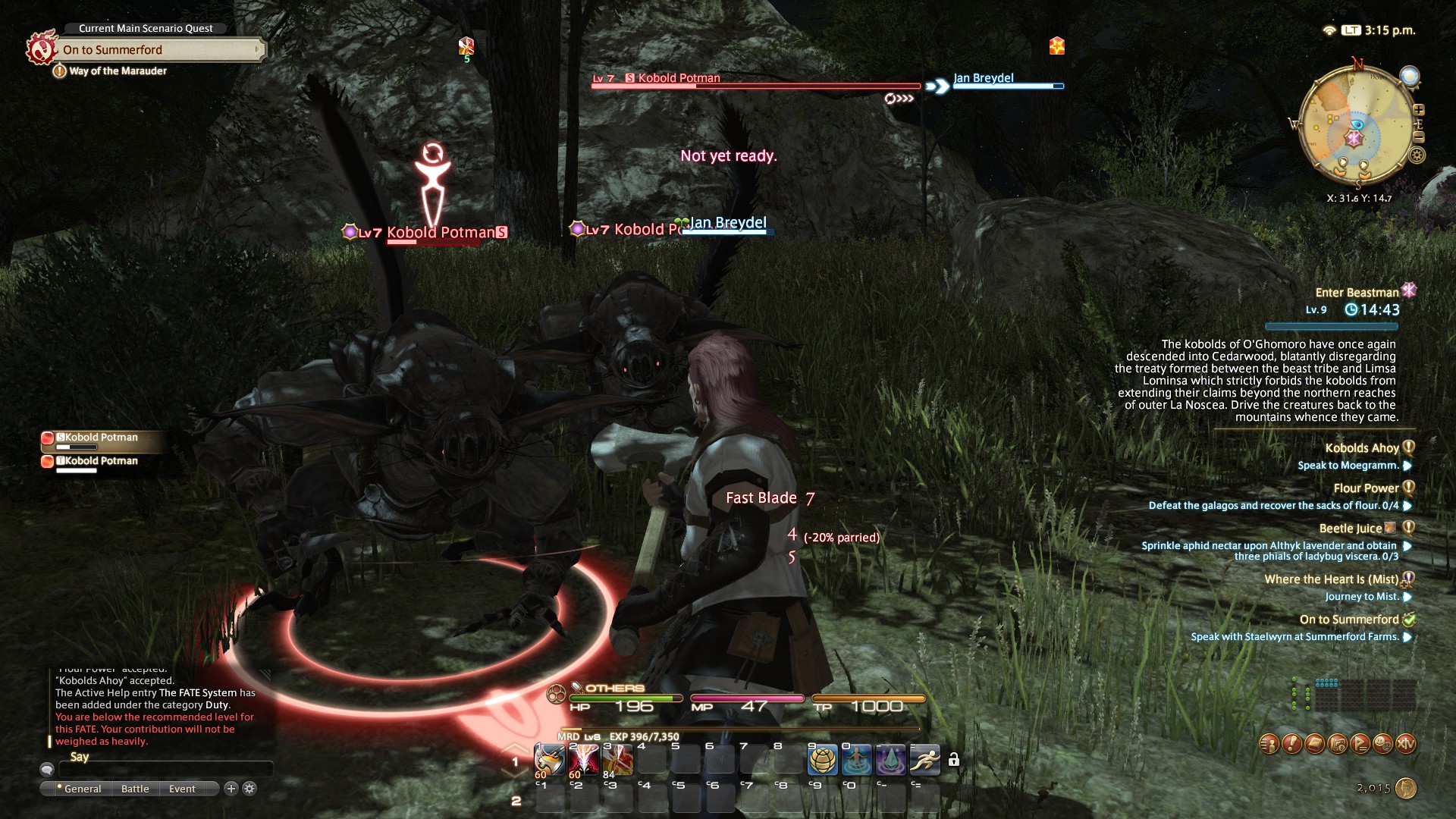This screenshot has height=819, width=1456.
Task: Open the XIV system menu icon
Action: tap(1405, 744)
